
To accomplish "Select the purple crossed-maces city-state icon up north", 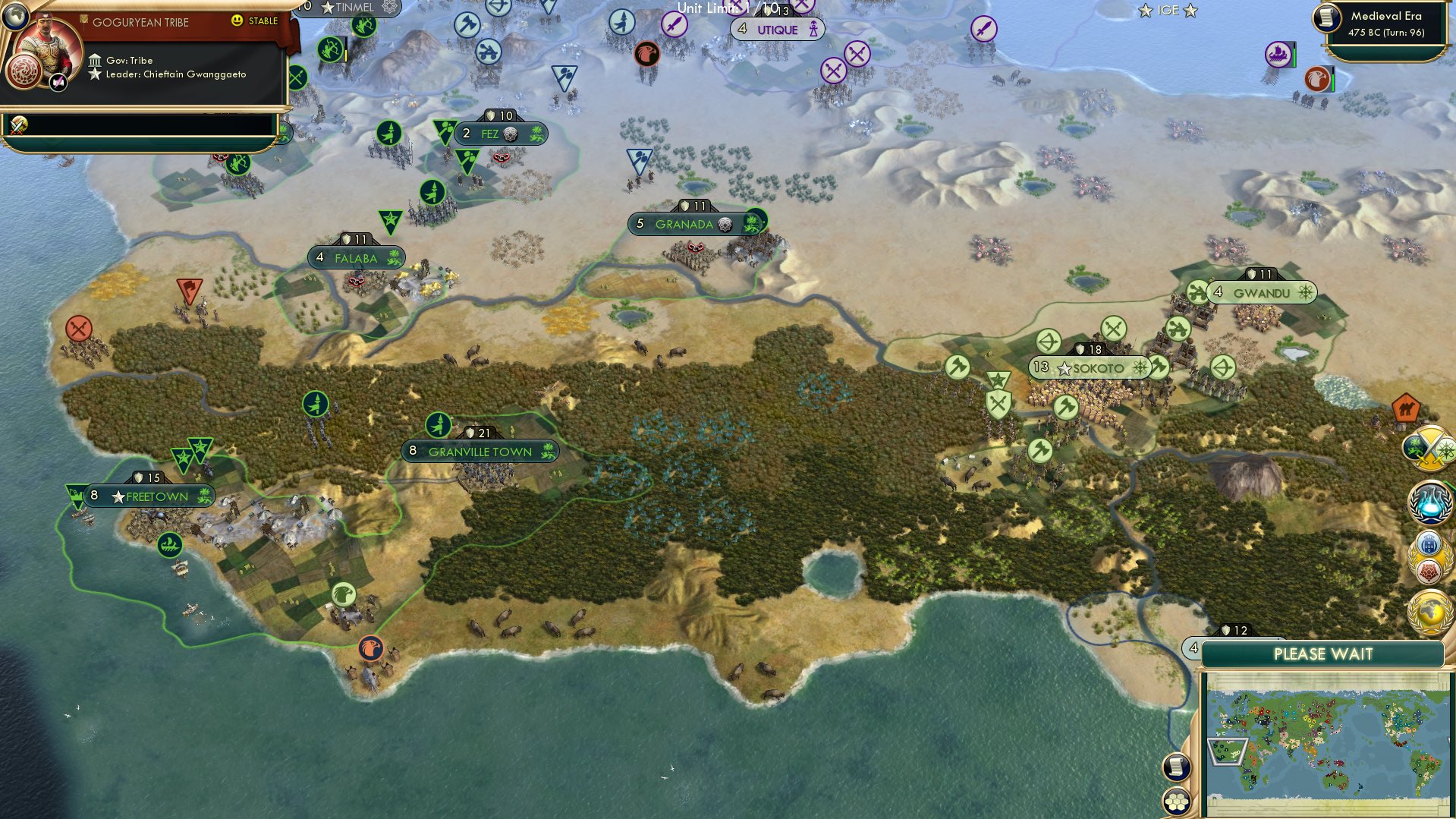I will click(856, 54).
